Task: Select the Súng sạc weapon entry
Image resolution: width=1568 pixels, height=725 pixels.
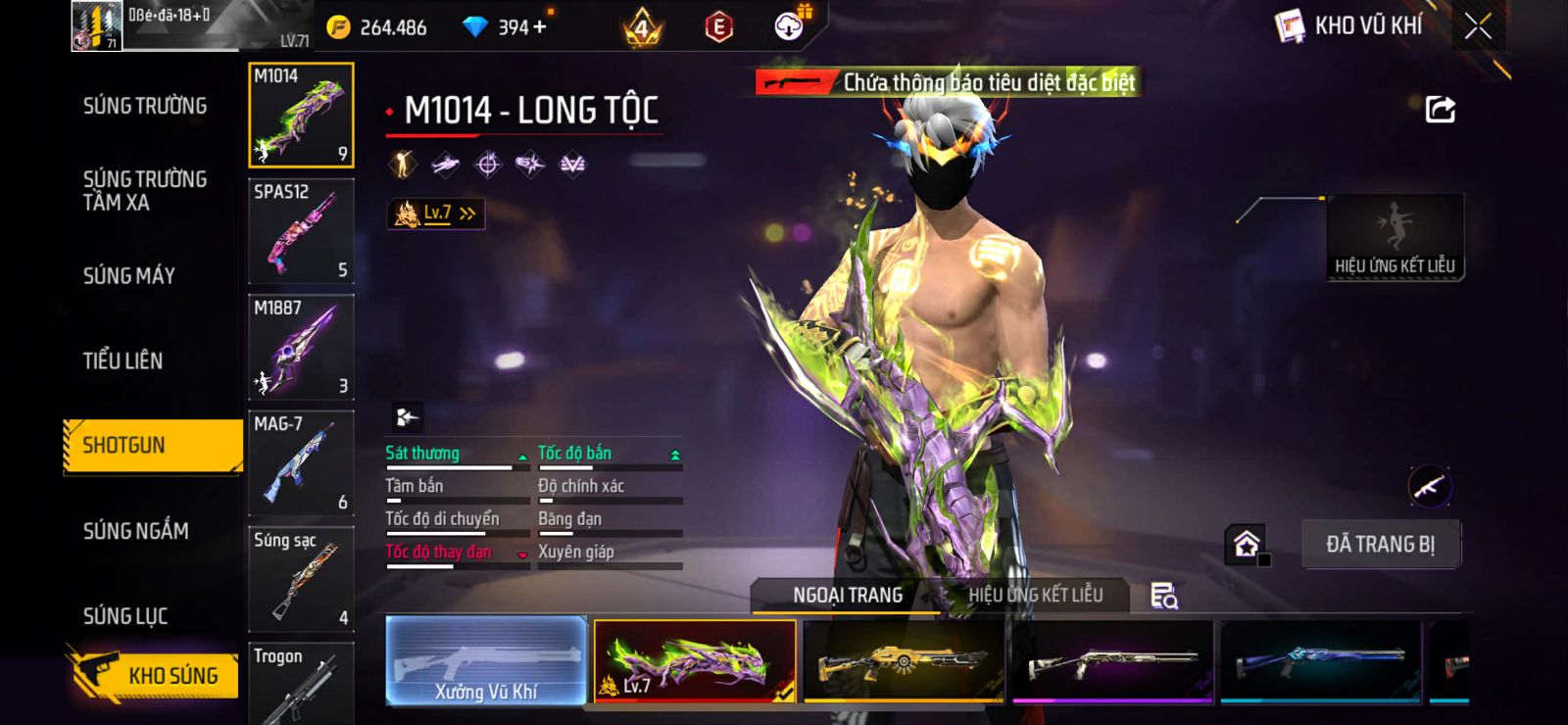Action: coord(301,579)
